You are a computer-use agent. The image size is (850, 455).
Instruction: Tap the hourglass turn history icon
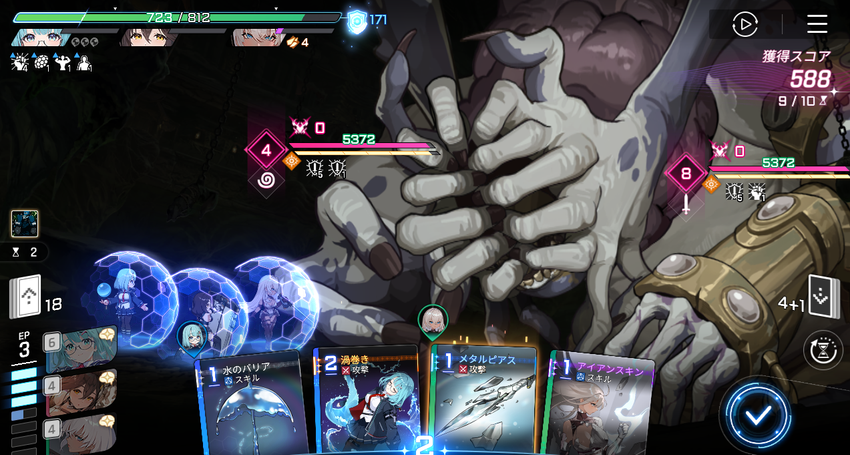coord(822,348)
